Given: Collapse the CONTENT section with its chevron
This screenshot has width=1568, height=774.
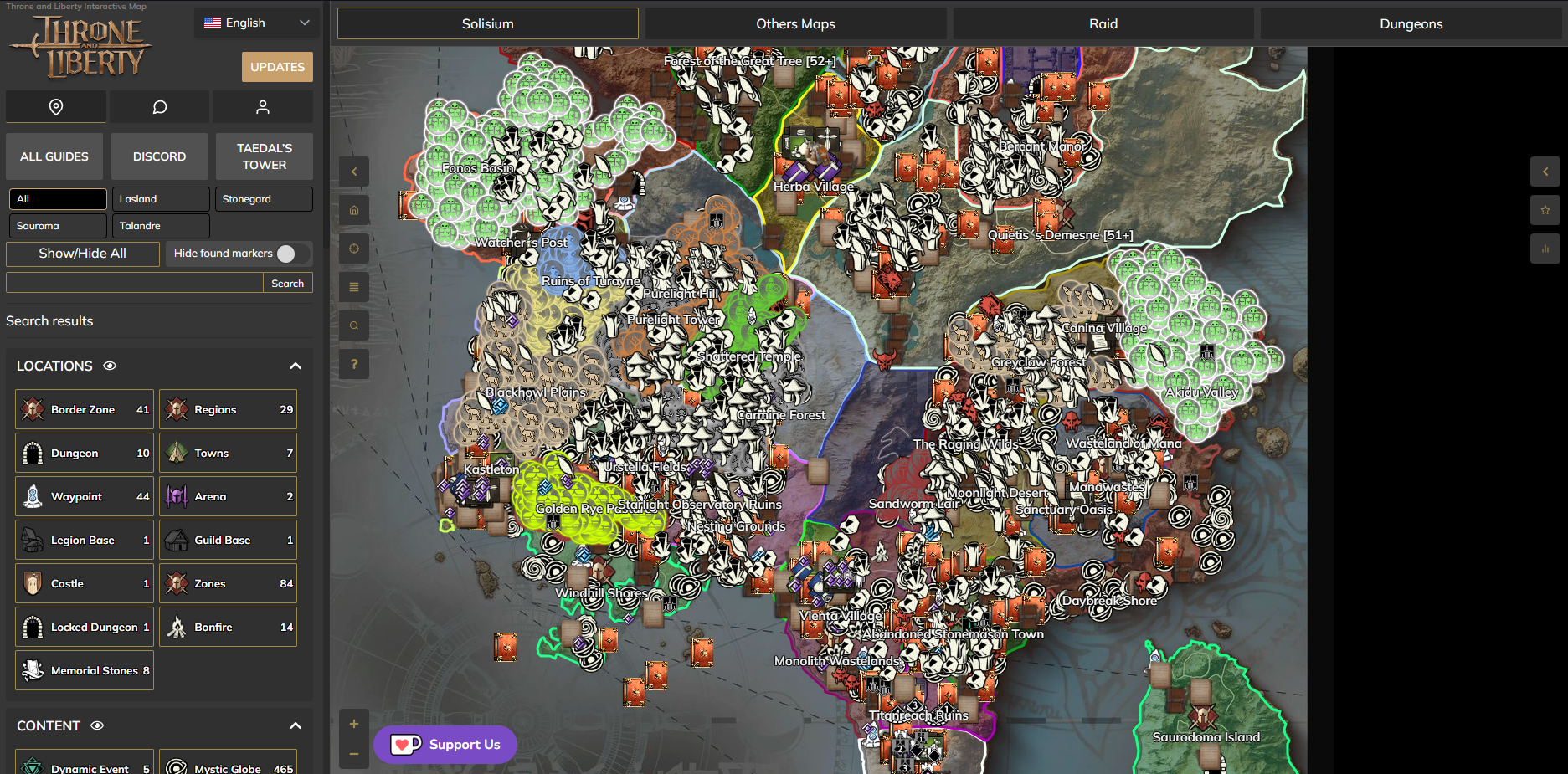Looking at the screenshot, I should click(295, 725).
